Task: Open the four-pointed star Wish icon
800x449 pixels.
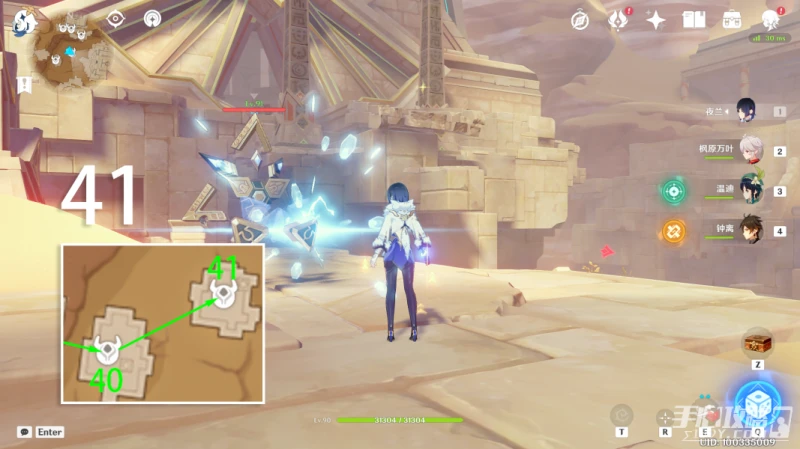Action: coord(656,19)
